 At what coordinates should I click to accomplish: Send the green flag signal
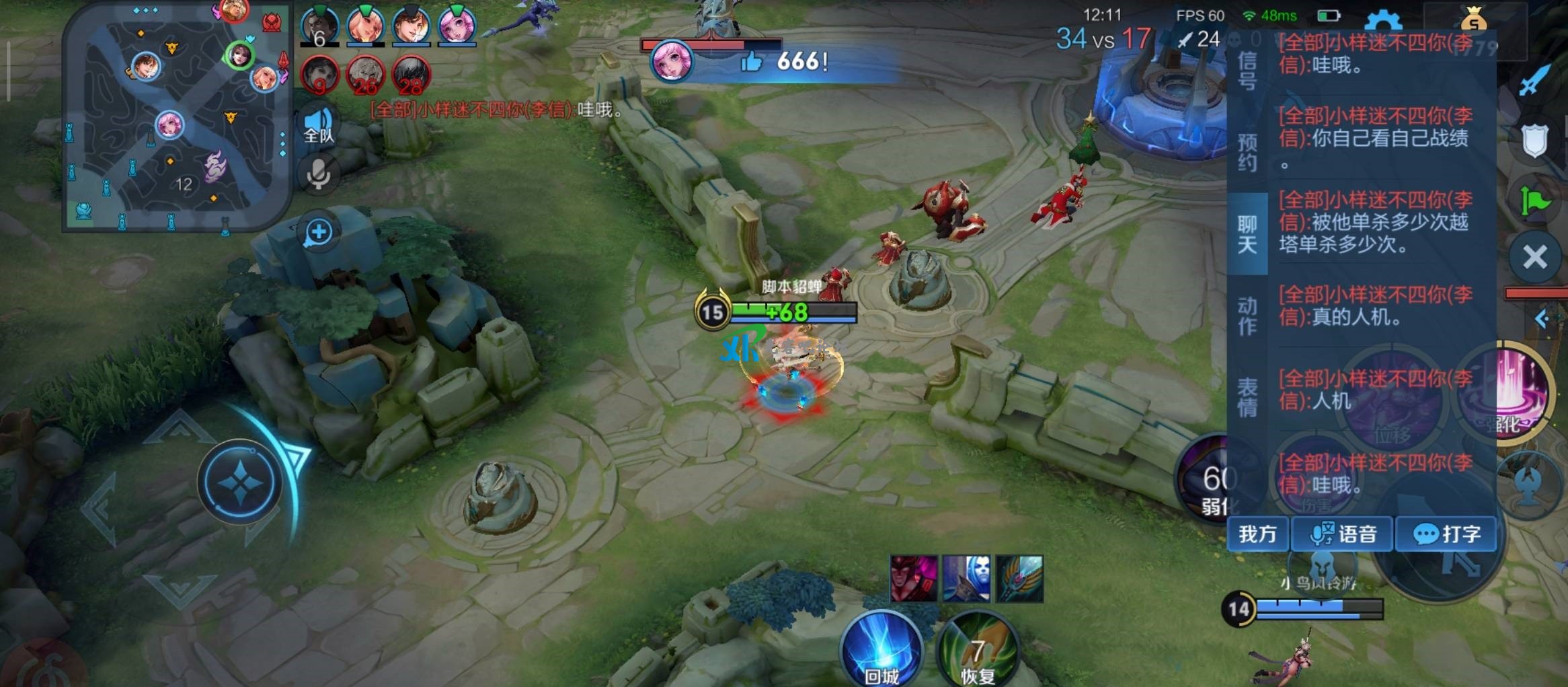pyautogui.click(x=1534, y=200)
